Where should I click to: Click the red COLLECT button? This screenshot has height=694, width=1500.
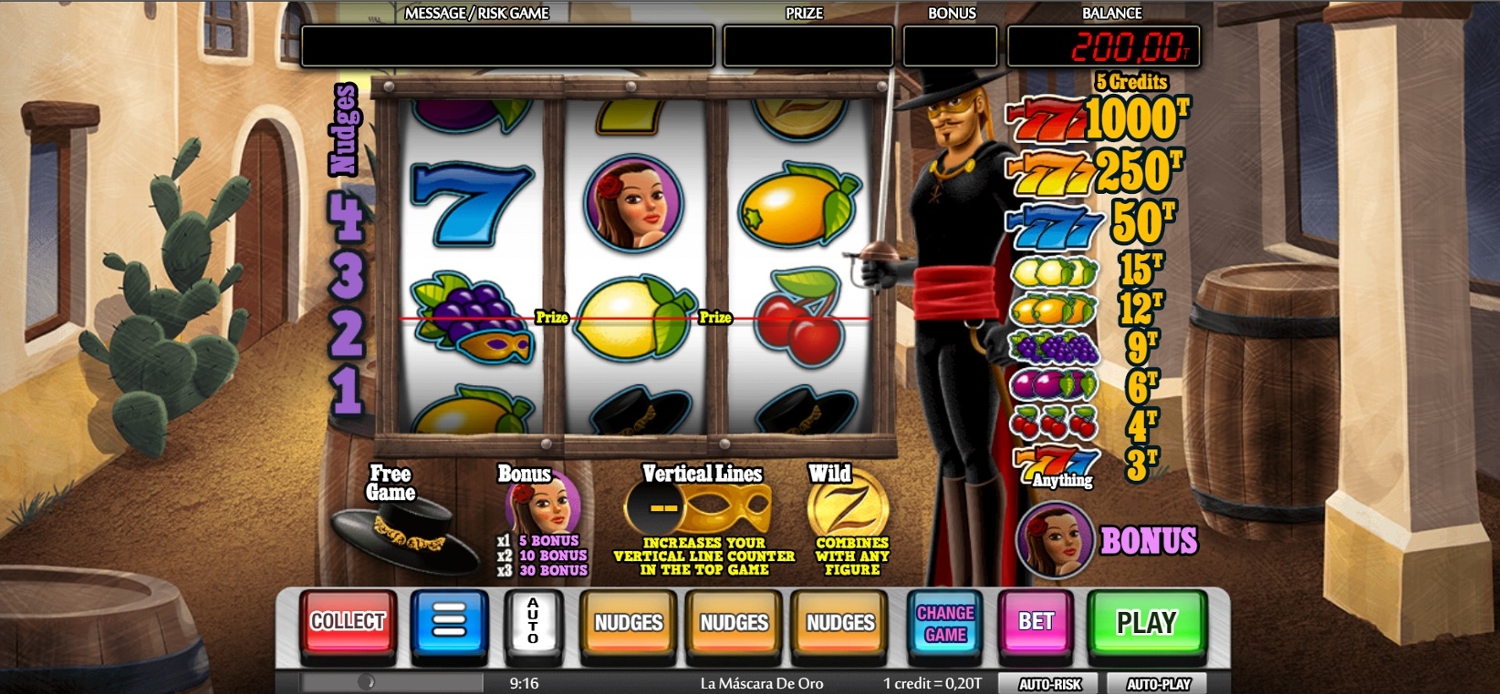[347, 623]
